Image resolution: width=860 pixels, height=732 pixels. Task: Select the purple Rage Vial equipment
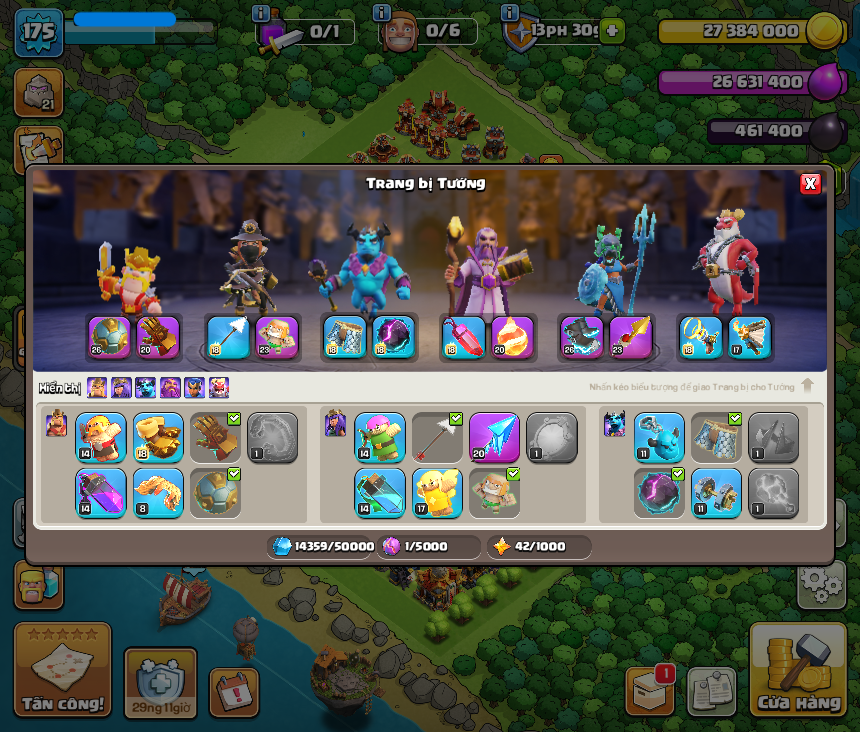[x=101, y=493]
